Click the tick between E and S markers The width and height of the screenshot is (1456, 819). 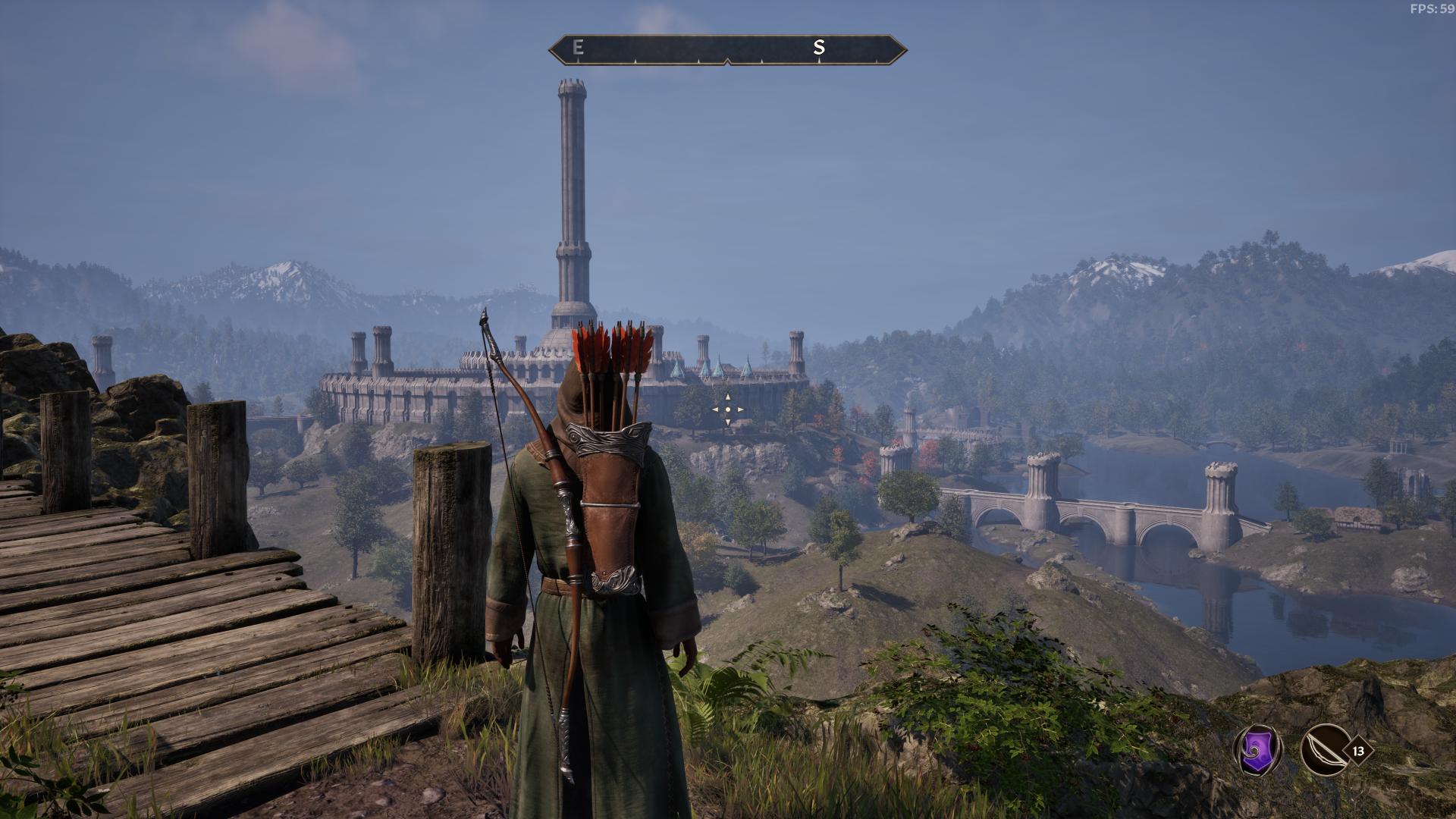pyautogui.click(x=698, y=60)
